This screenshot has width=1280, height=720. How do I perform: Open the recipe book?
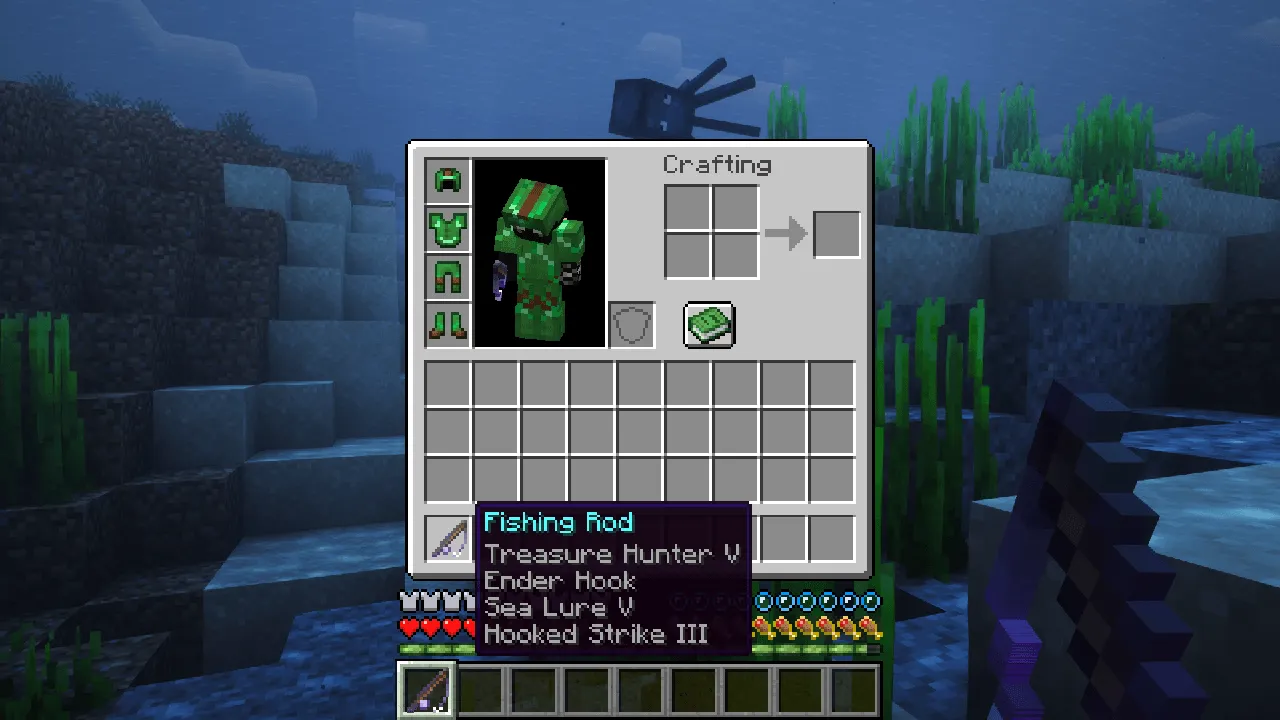[709, 324]
